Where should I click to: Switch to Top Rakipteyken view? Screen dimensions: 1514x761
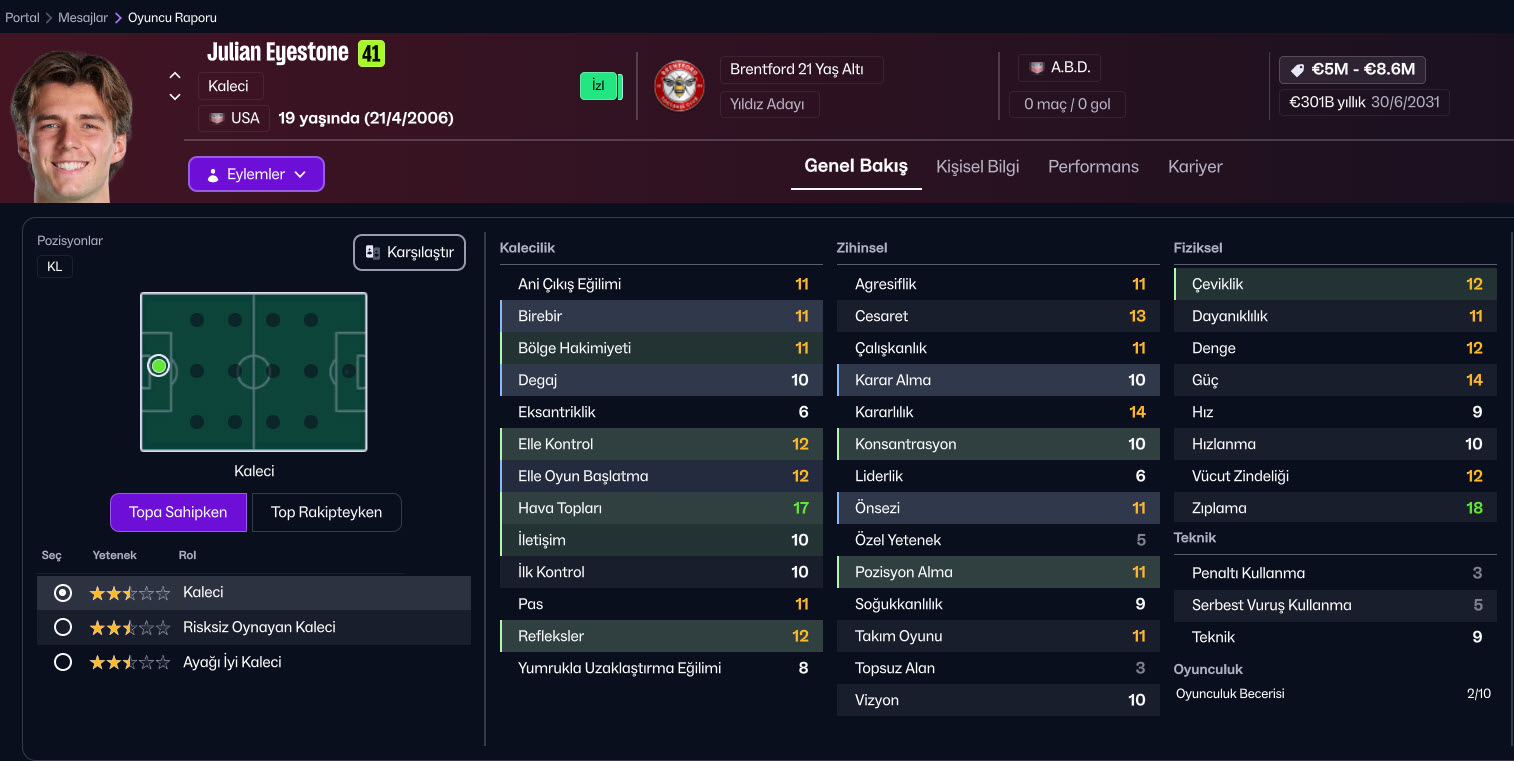click(x=326, y=512)
